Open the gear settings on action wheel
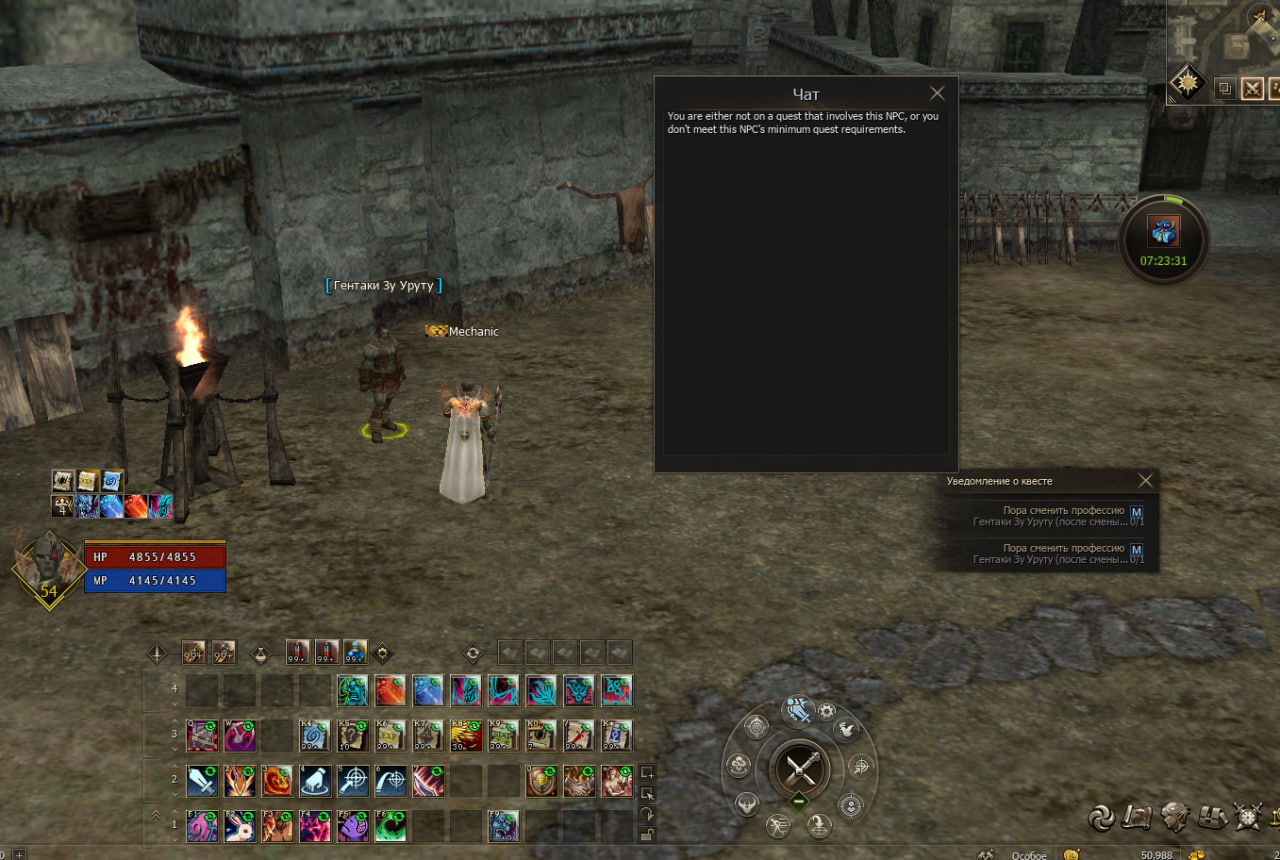 [827, 711]
